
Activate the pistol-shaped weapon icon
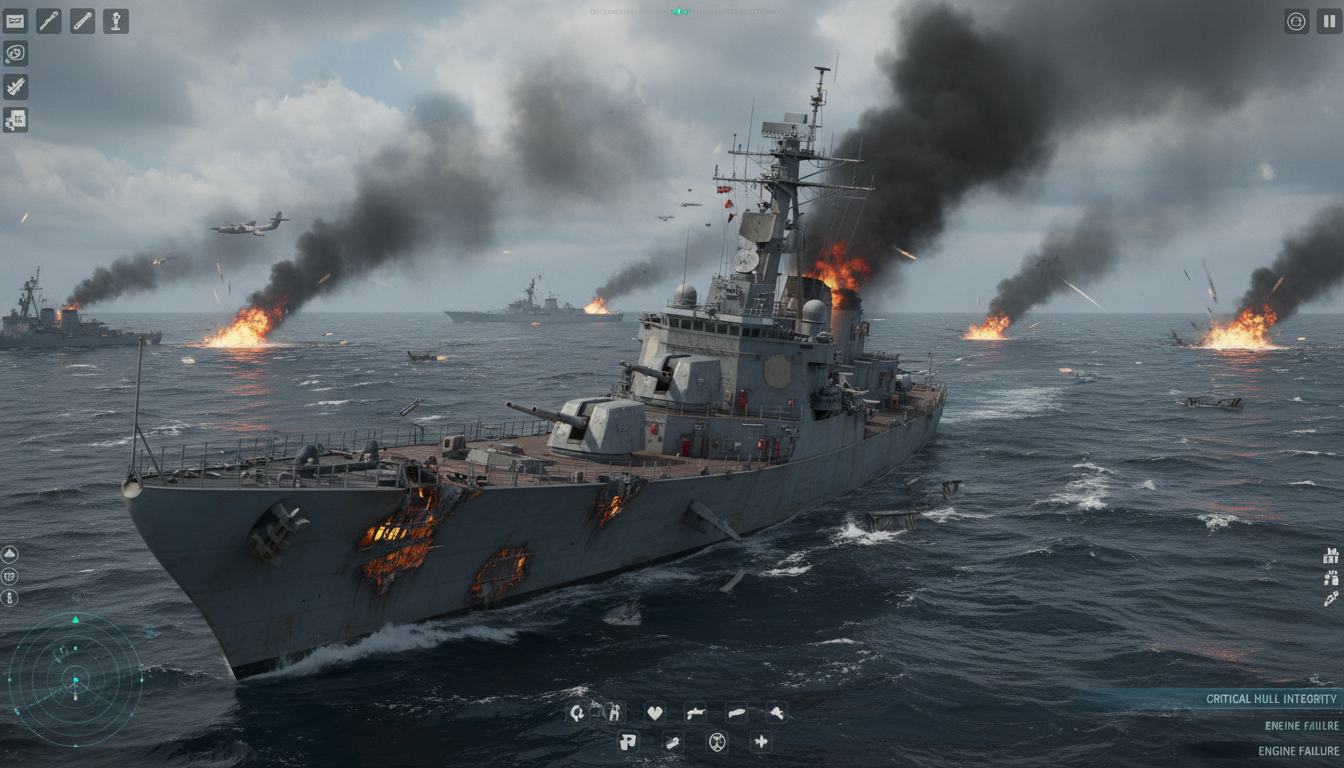pos(695,713)
